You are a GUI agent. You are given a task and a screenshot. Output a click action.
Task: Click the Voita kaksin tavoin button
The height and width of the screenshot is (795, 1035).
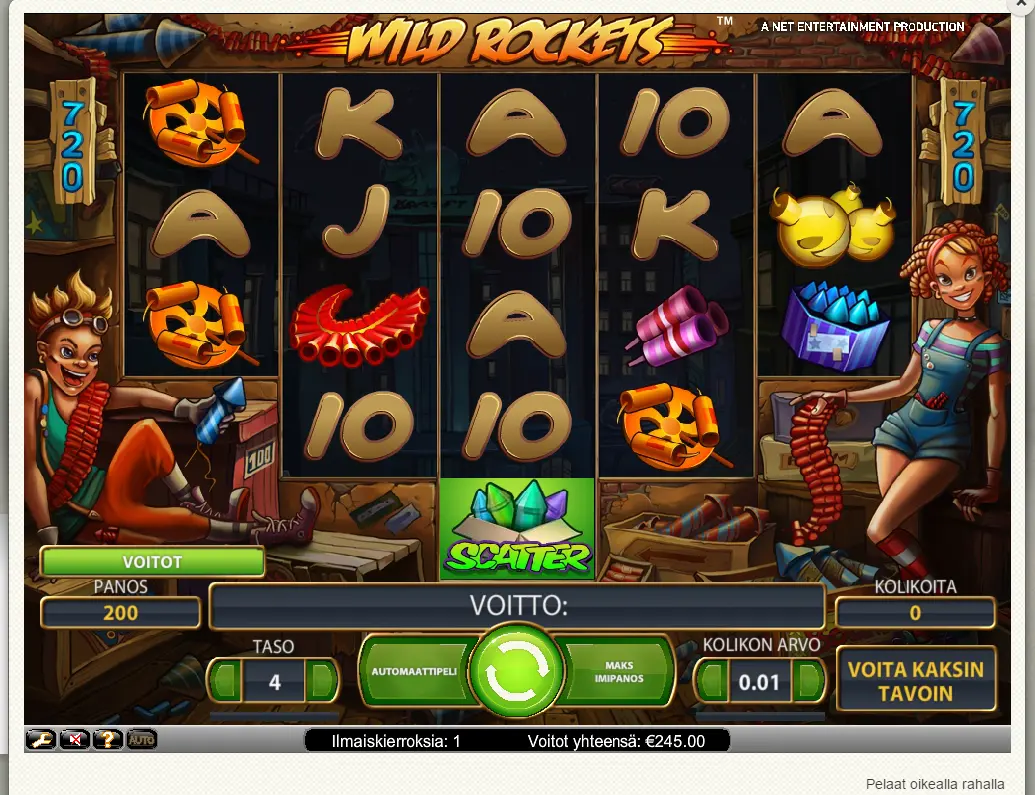916,680
